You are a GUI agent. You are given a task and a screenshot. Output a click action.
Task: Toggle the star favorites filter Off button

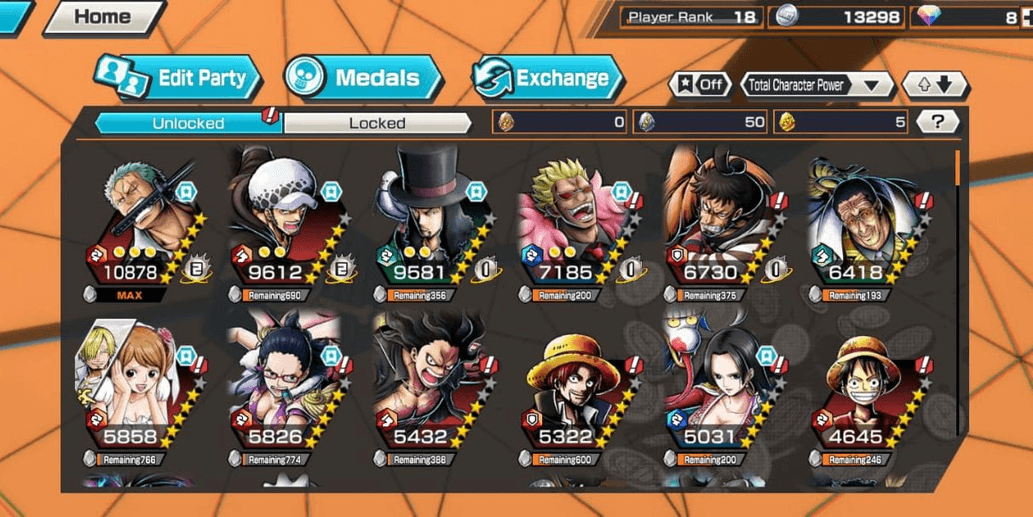(700, 85)
